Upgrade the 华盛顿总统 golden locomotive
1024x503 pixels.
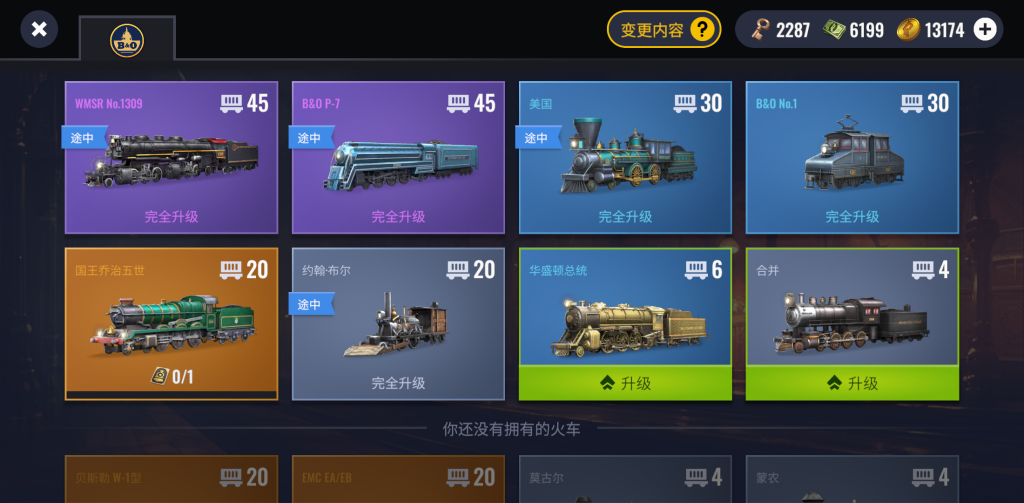click(625, 383)
